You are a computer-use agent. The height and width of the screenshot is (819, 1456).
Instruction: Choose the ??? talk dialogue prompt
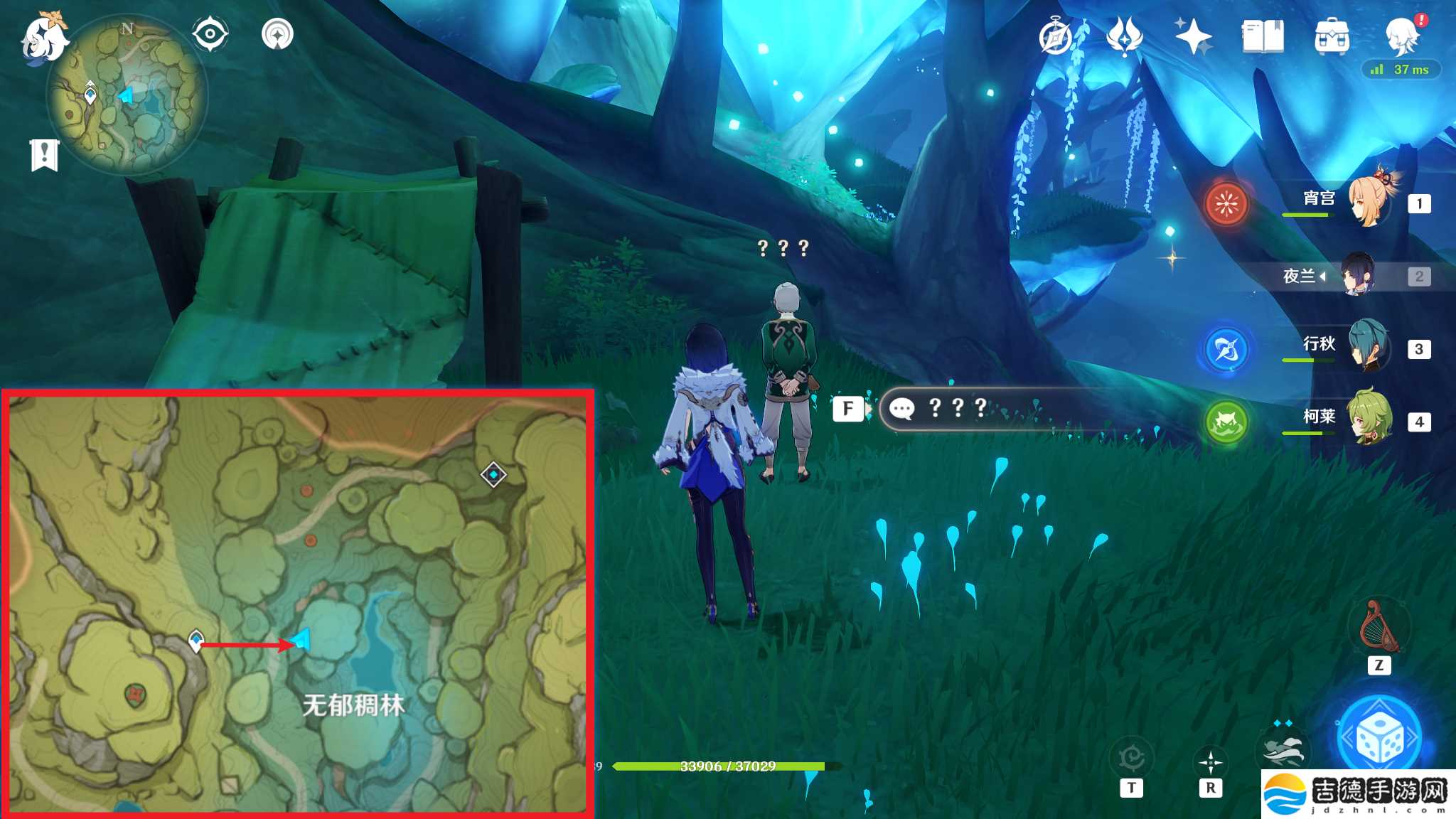(x=957, y=408)
